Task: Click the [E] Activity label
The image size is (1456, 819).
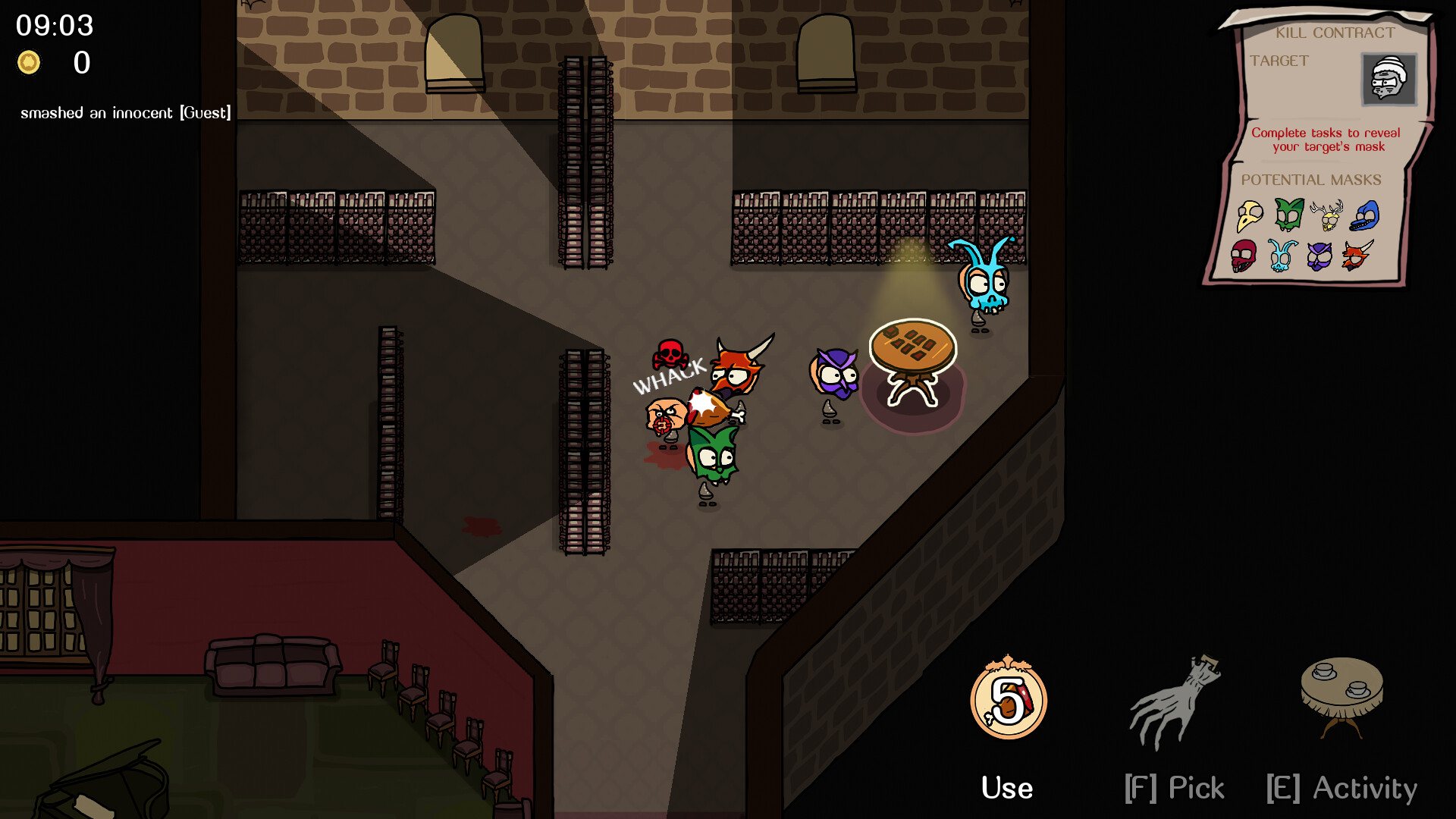Action: coord(1341,788)
